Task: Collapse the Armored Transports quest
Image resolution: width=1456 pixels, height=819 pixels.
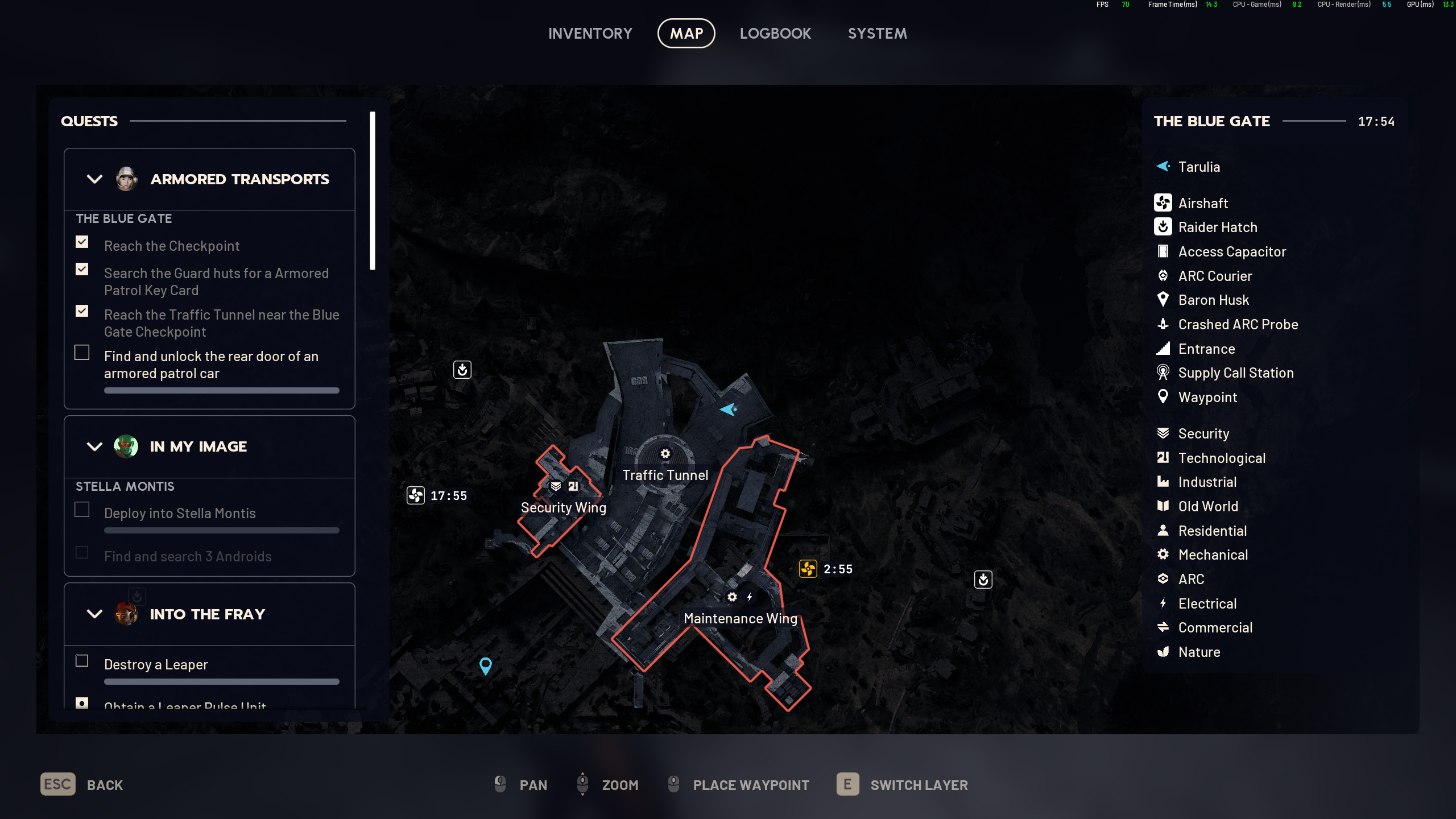Action: [x=94, y=179]
